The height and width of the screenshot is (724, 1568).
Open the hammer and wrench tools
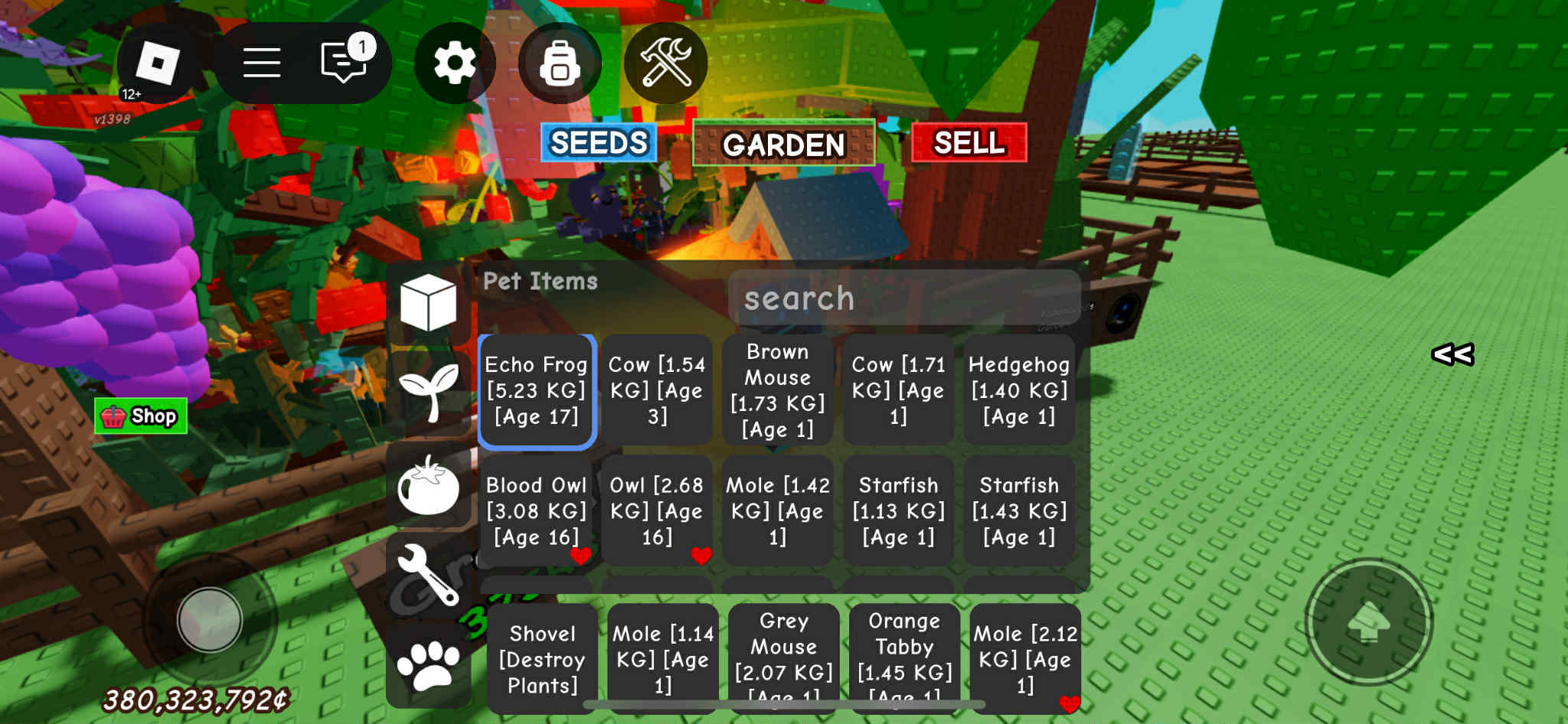pos(665,63)
